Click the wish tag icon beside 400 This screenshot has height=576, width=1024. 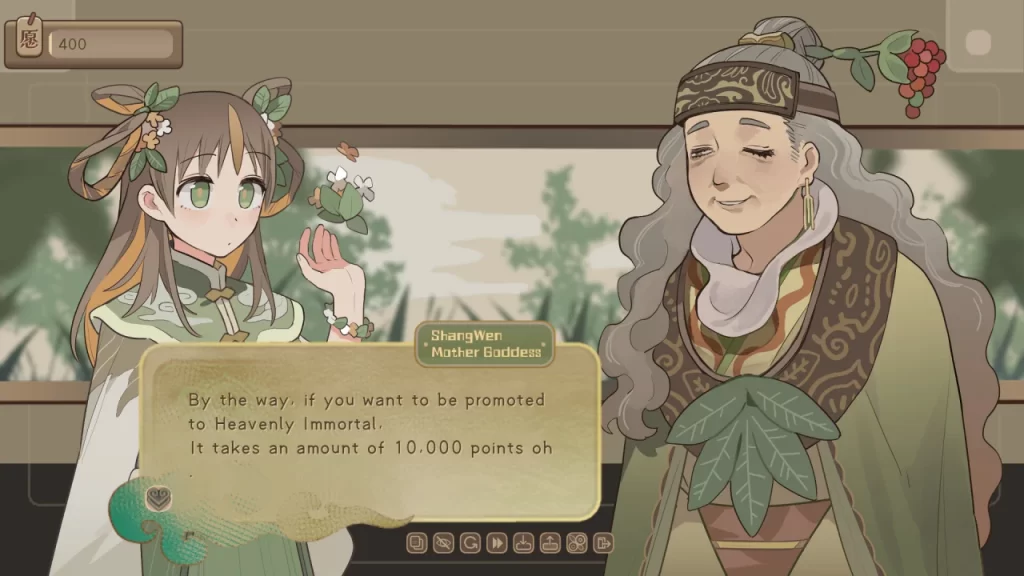click(29, 43)
